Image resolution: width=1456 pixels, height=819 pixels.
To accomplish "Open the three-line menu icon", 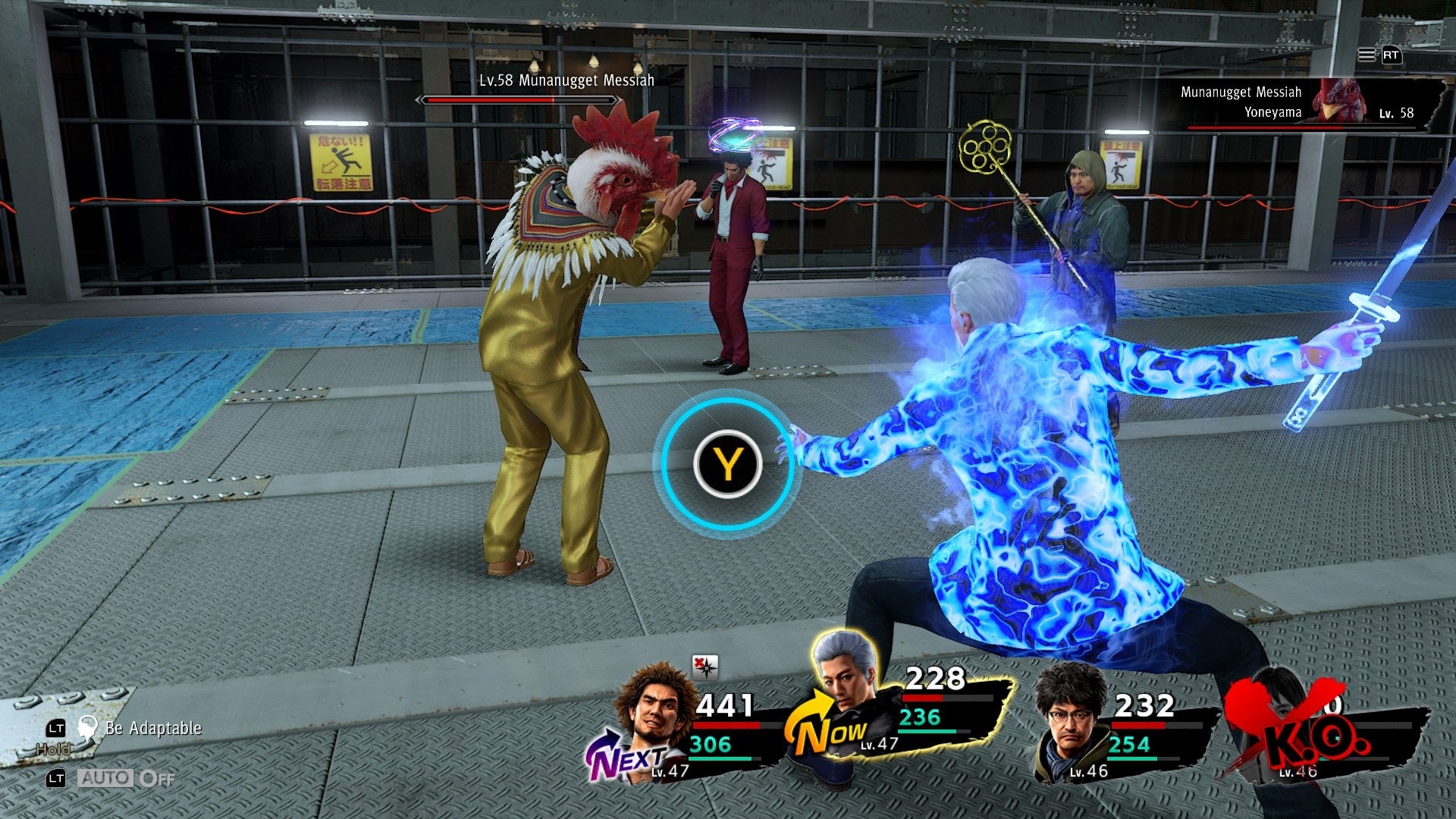I will click(x=1366, y=55).
